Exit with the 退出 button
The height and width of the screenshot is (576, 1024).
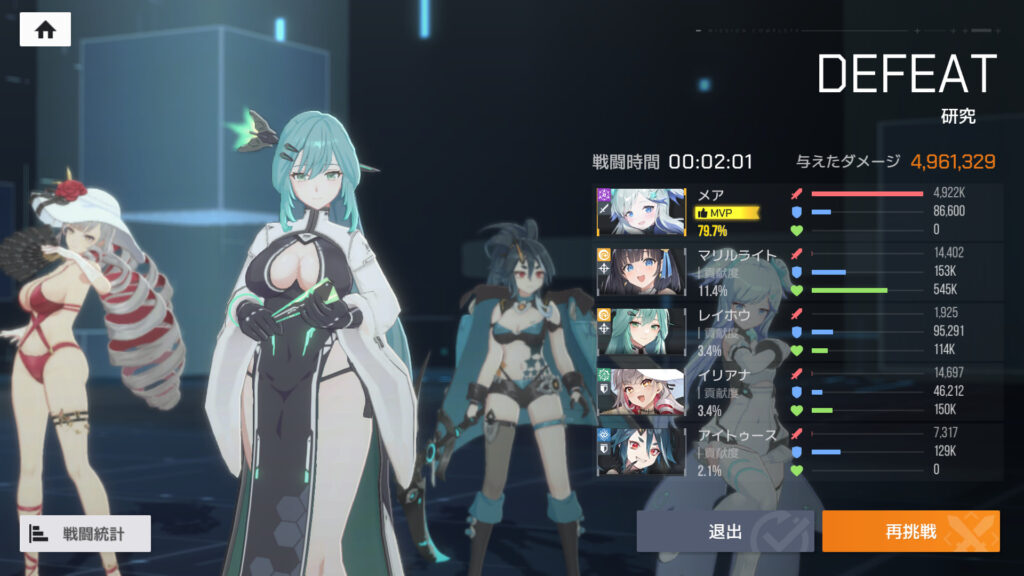click(726, 532)
